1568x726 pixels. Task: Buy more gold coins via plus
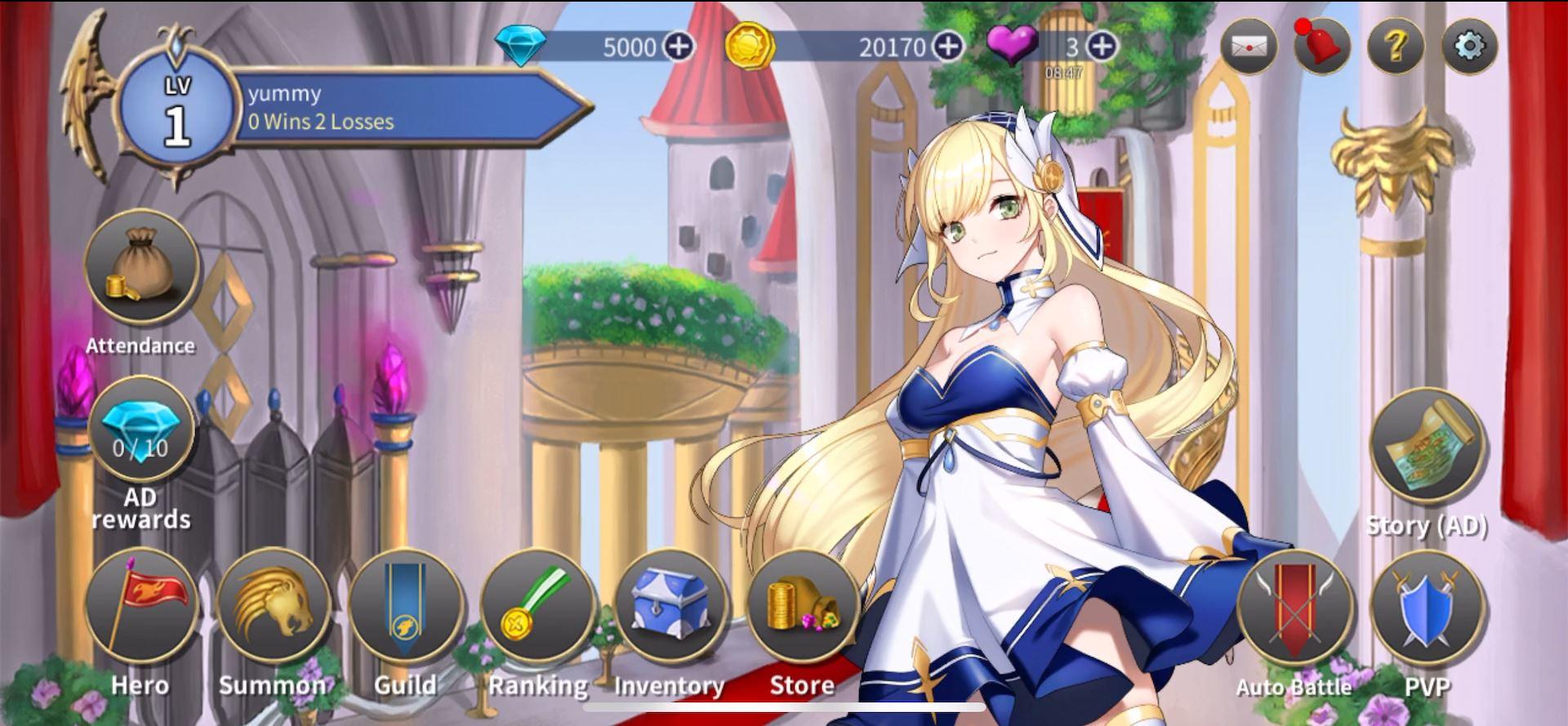pos(950,47)
